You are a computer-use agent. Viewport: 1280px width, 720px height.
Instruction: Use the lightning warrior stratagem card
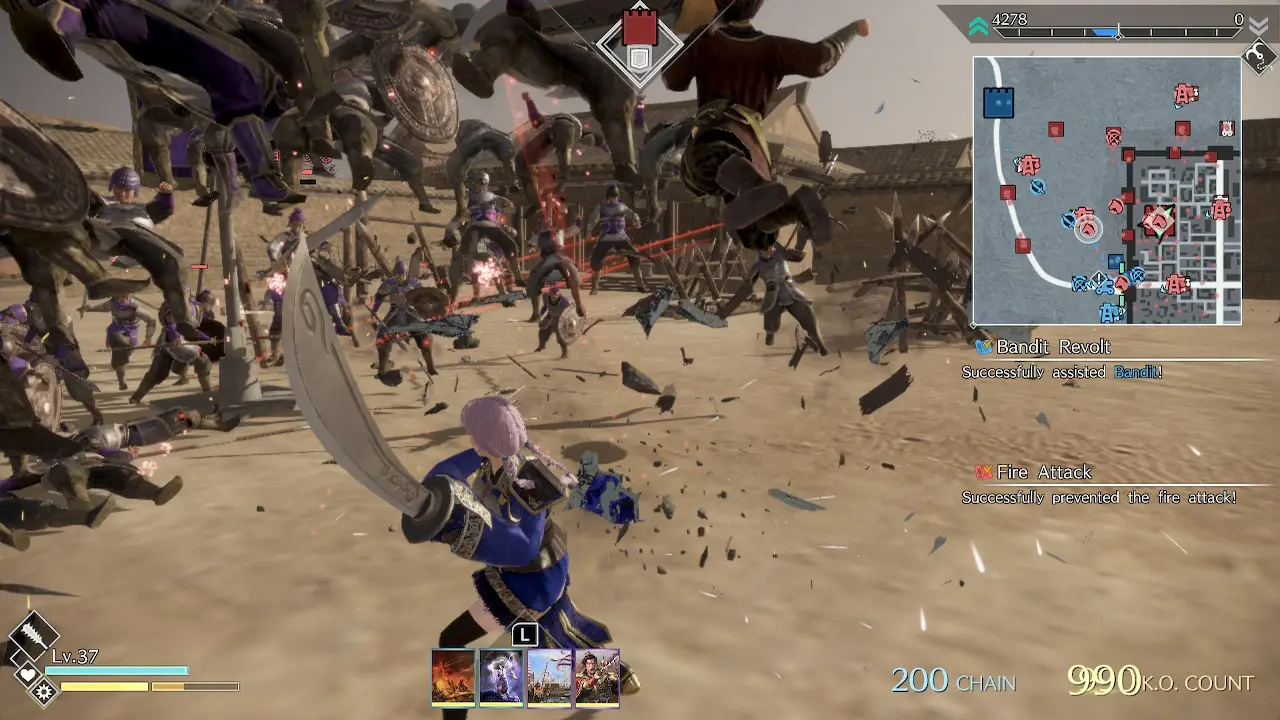click(x=501, y=677)
